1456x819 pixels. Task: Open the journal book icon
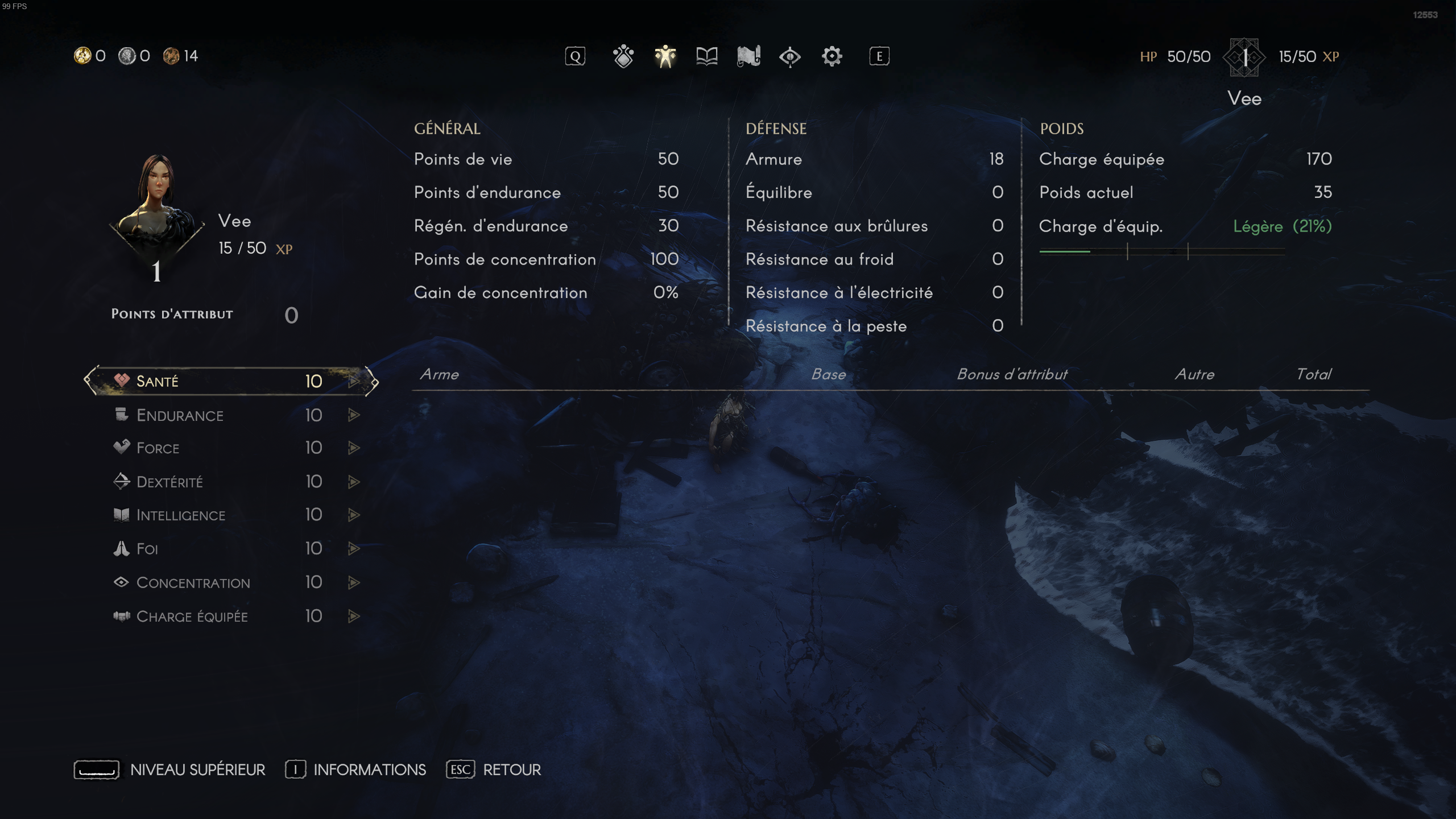click(706, 56)
